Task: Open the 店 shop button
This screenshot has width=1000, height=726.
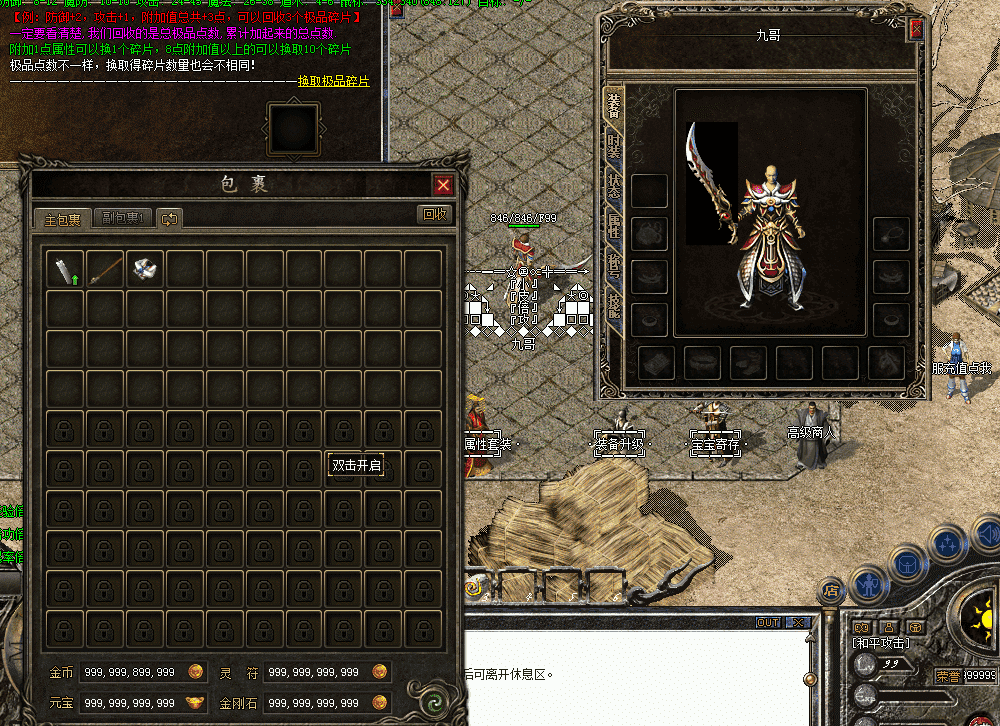Action: tap(831, 591)
